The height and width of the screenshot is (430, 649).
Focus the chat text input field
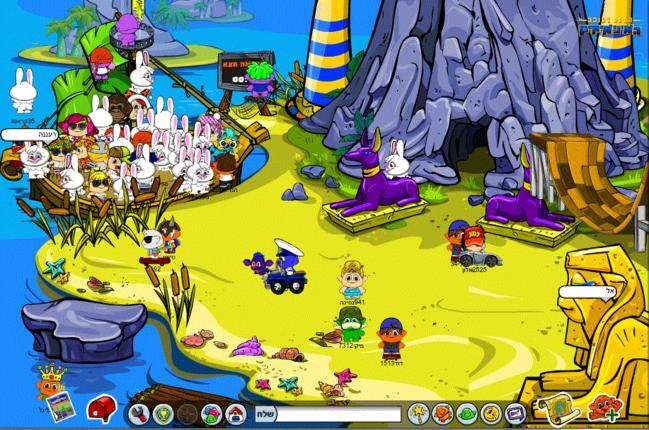(x=337, y=413)
